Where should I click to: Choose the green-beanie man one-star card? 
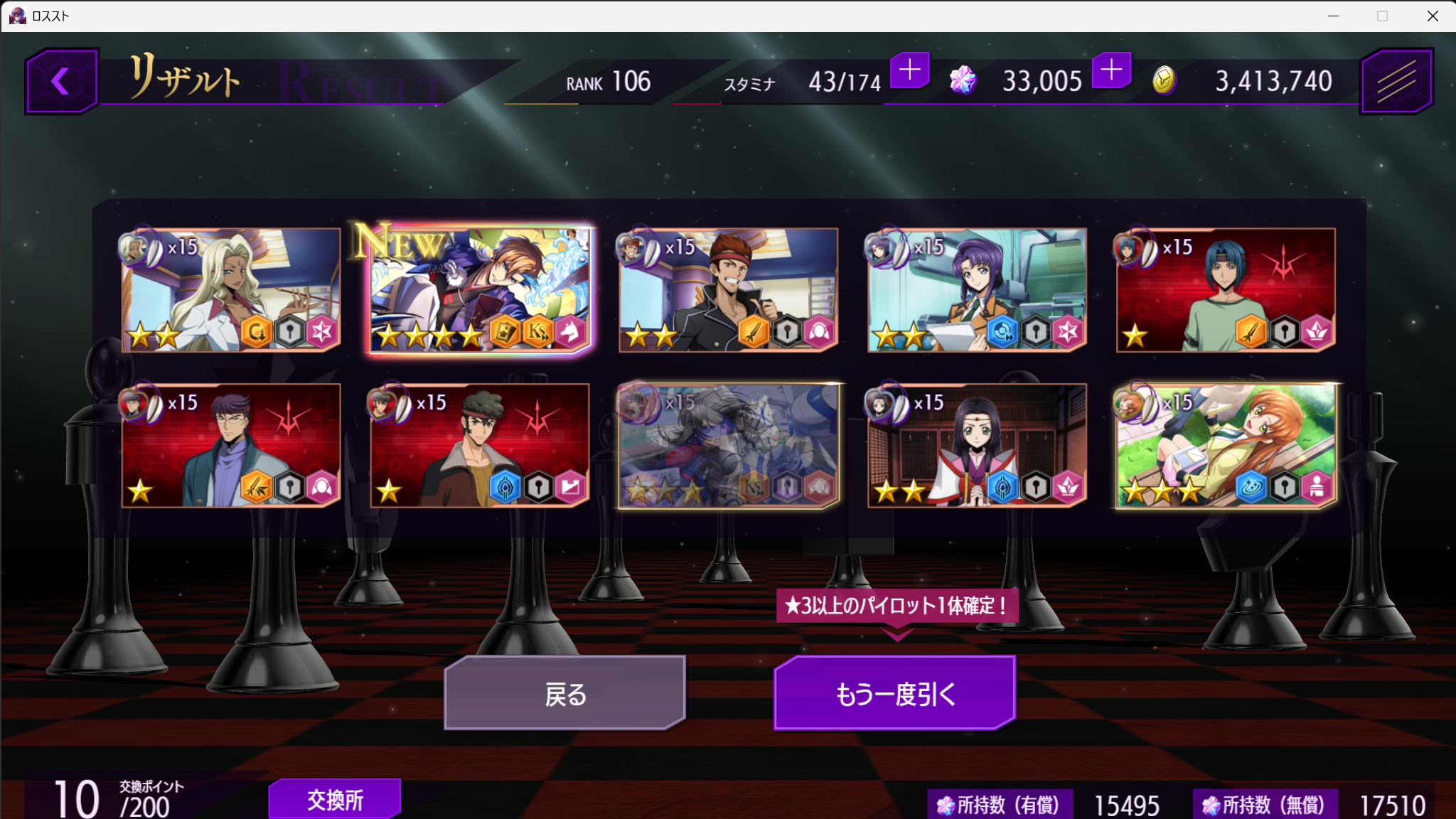click(480, 446)
